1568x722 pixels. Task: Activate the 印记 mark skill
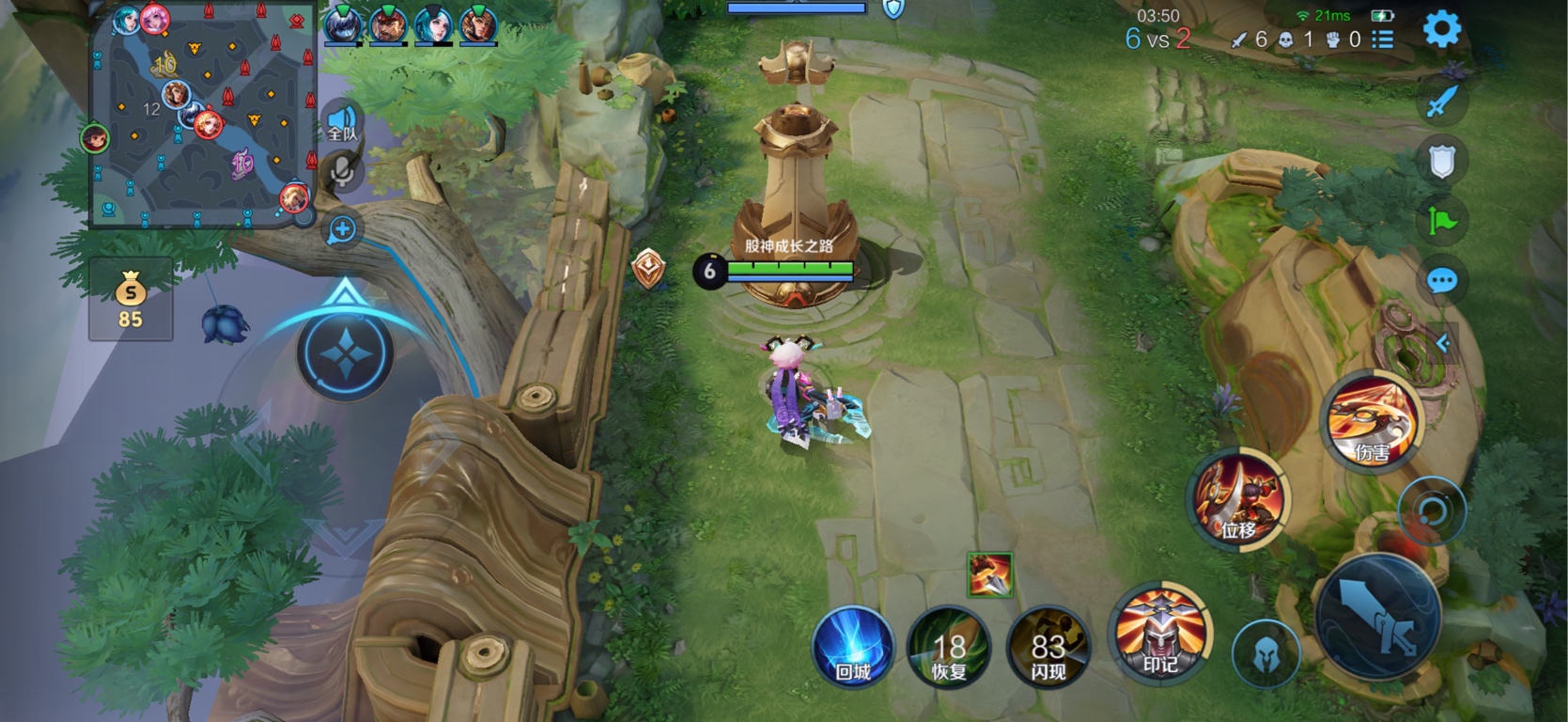pyautogui.click(x=1160, y=634)
